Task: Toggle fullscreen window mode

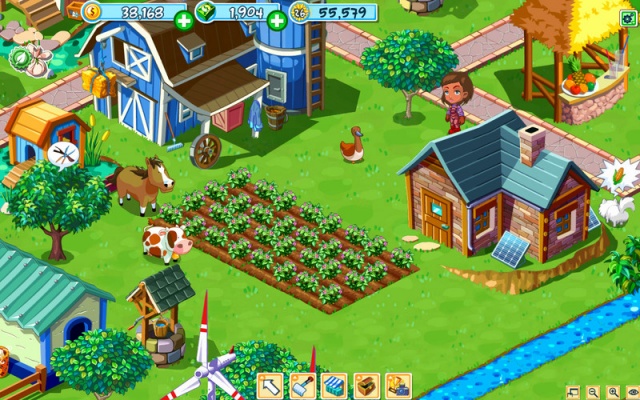Action: point(573,392)
